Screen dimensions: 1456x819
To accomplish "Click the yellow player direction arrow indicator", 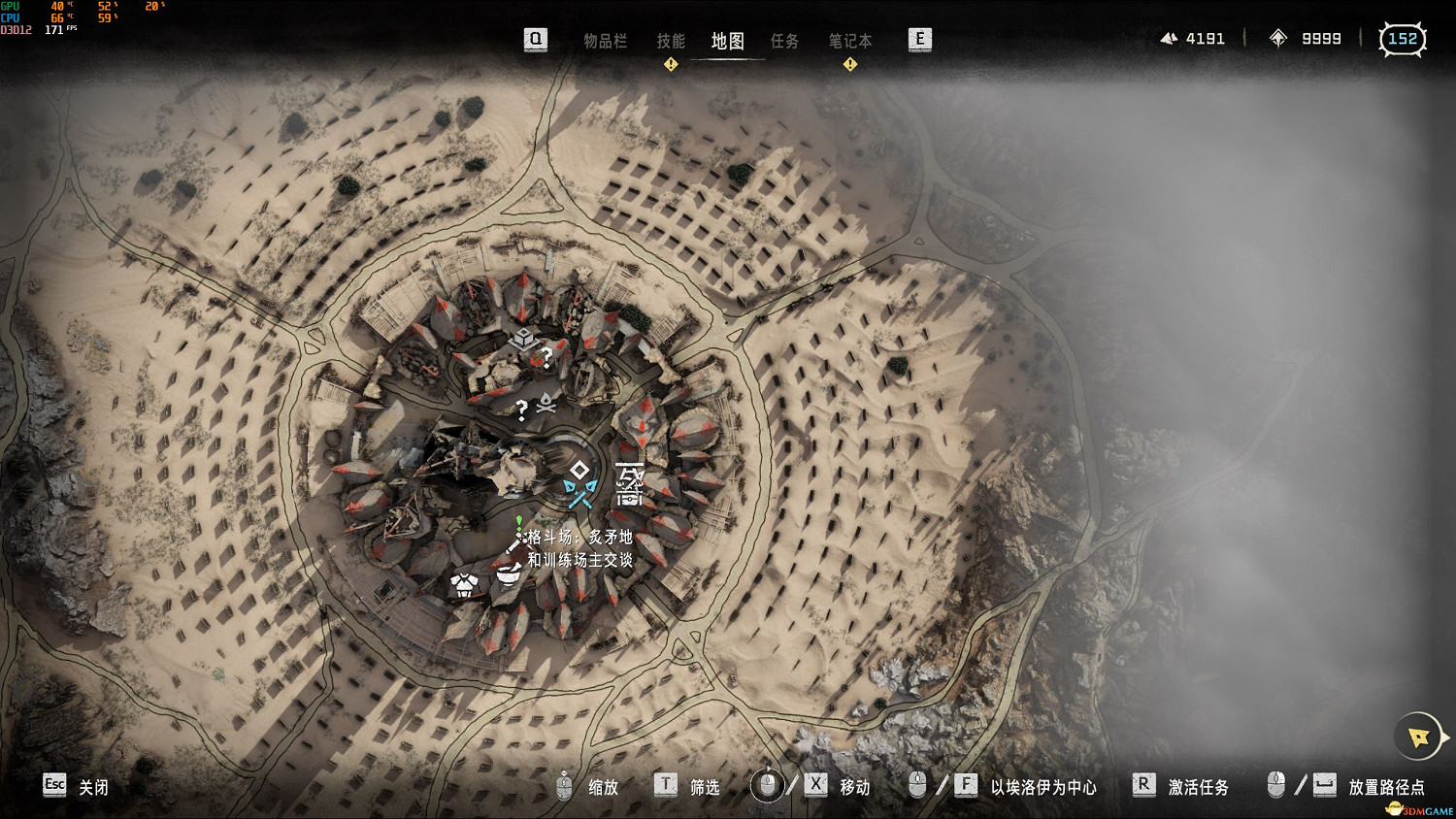I will pyautogui.click(x=1419, y=737).
